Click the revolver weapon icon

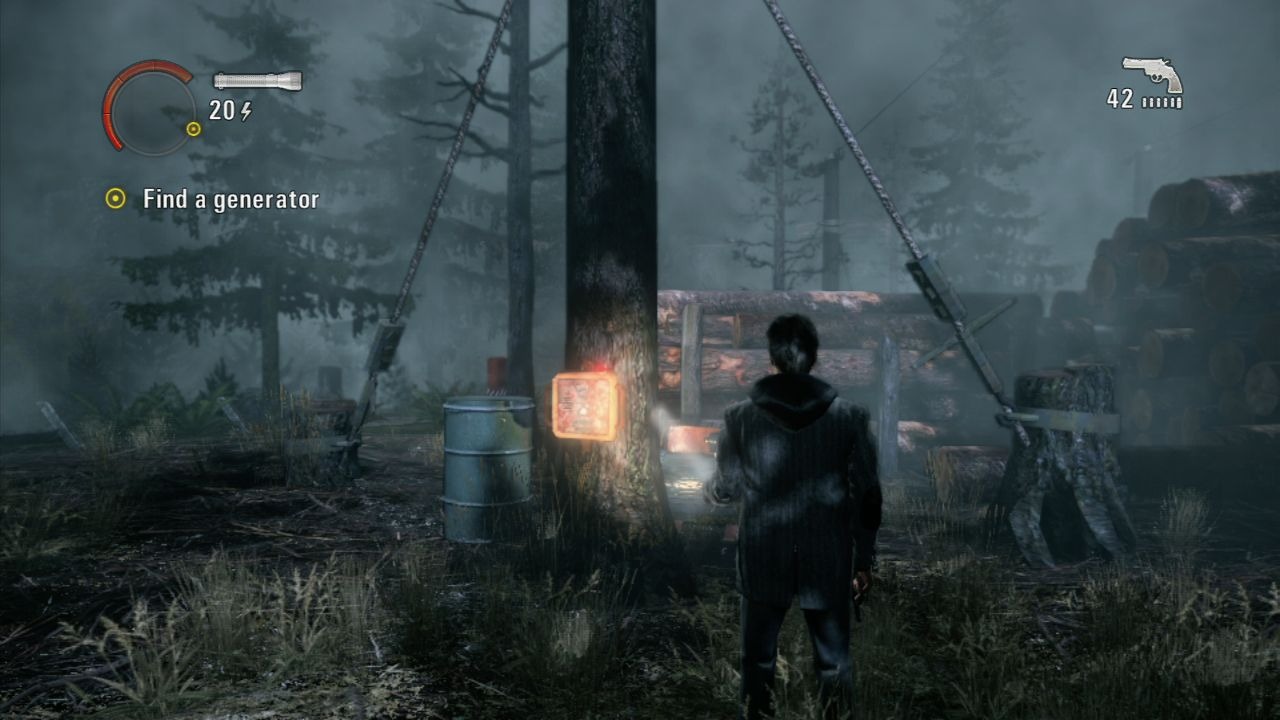pyautogui.click(x=1152, y=74)
